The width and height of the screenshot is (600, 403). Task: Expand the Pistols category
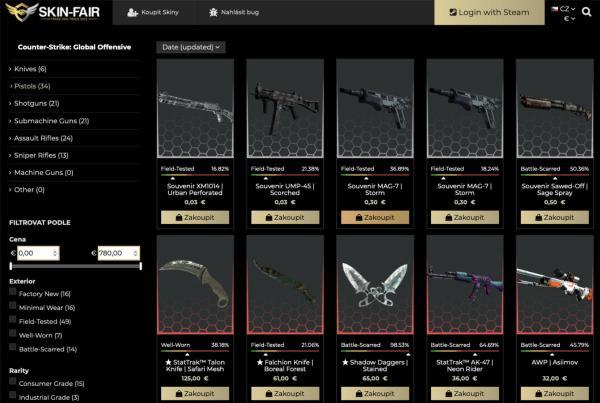[32, 86]
